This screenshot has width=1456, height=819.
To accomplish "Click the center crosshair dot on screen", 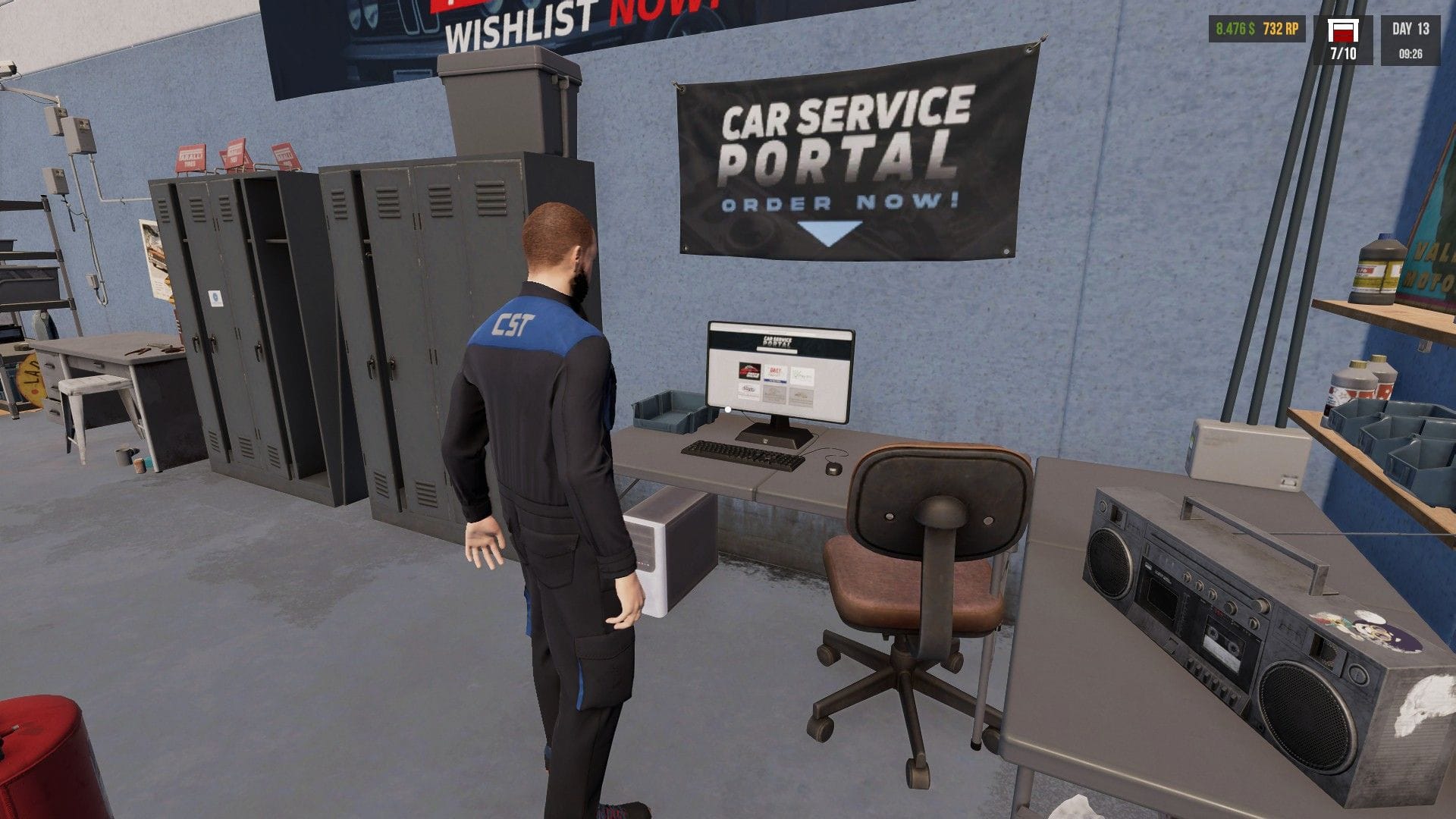I will (728, 409).
